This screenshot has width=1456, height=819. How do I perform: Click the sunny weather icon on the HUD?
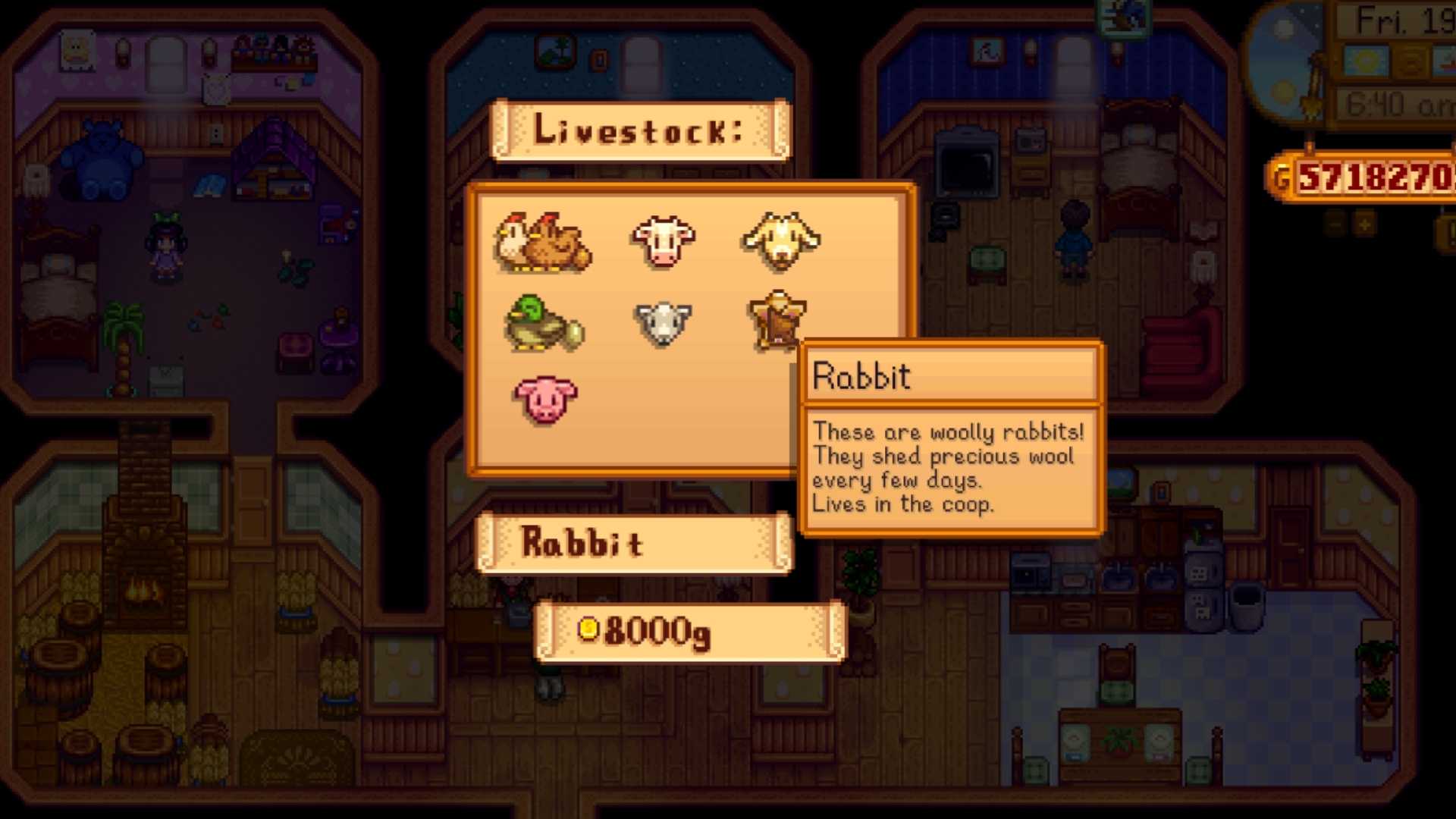click(x=1364, y=60)
